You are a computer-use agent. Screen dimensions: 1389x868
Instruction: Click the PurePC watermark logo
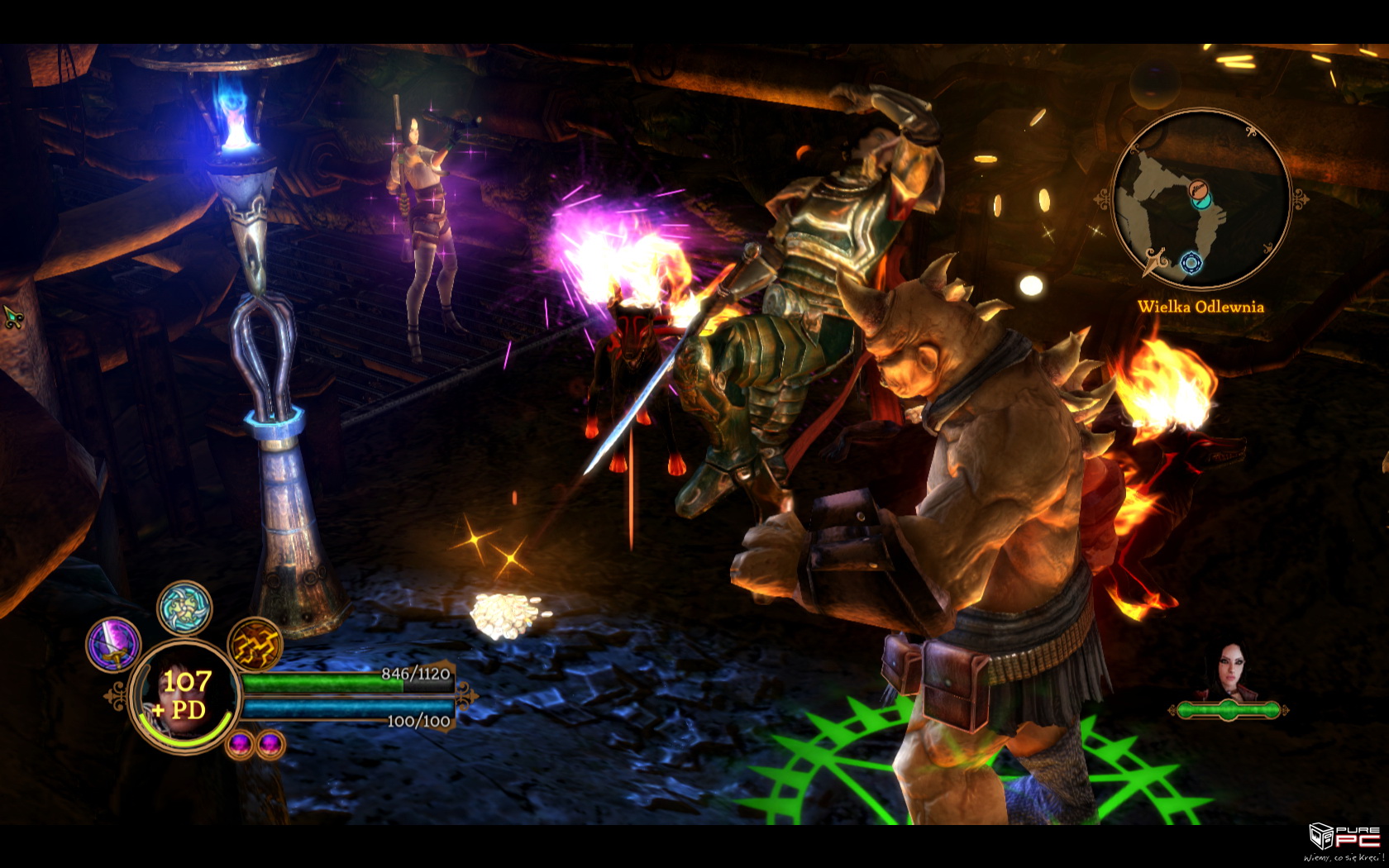click(1345, 839)
